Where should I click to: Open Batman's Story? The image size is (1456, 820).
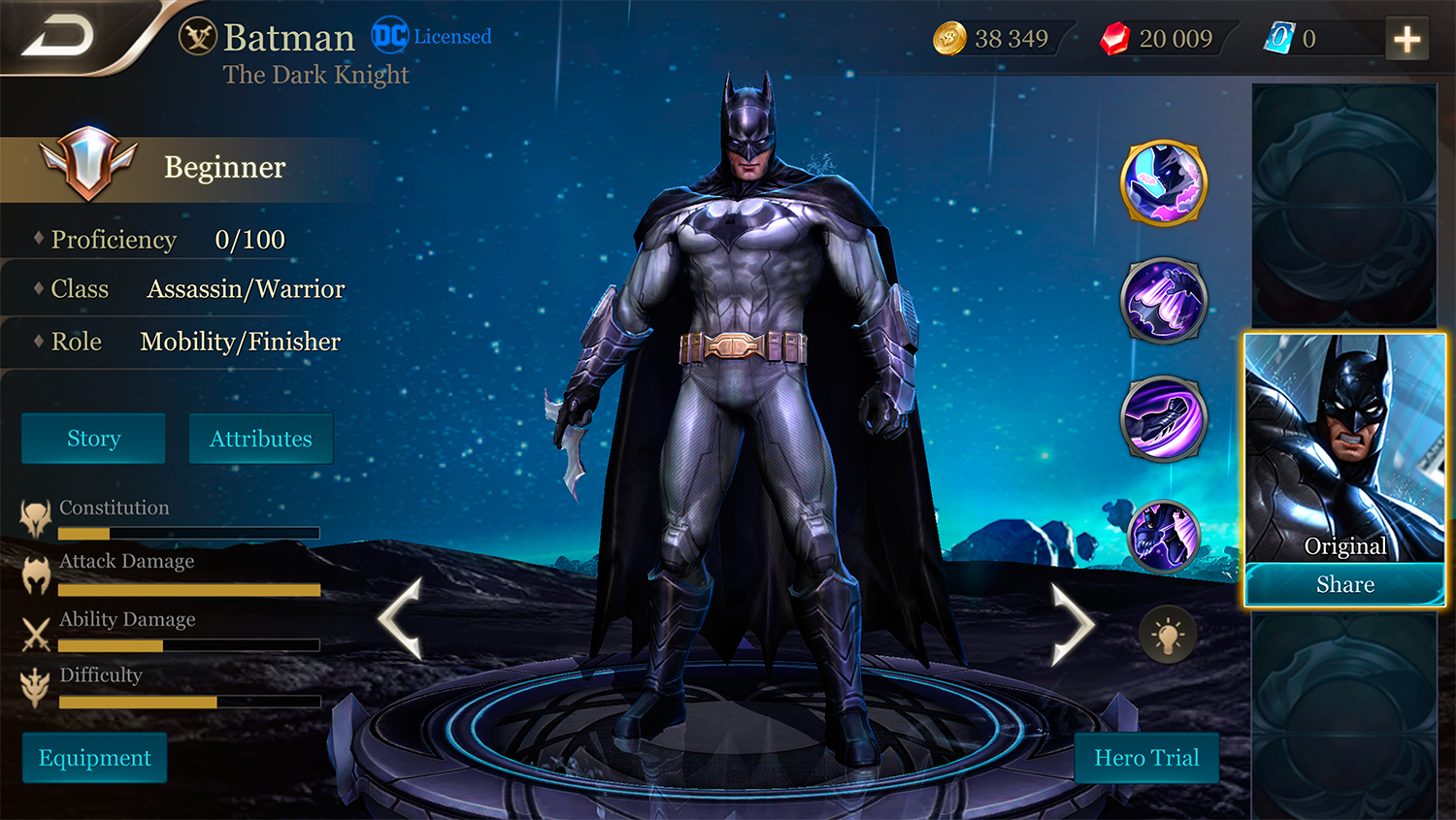(94, 439)
